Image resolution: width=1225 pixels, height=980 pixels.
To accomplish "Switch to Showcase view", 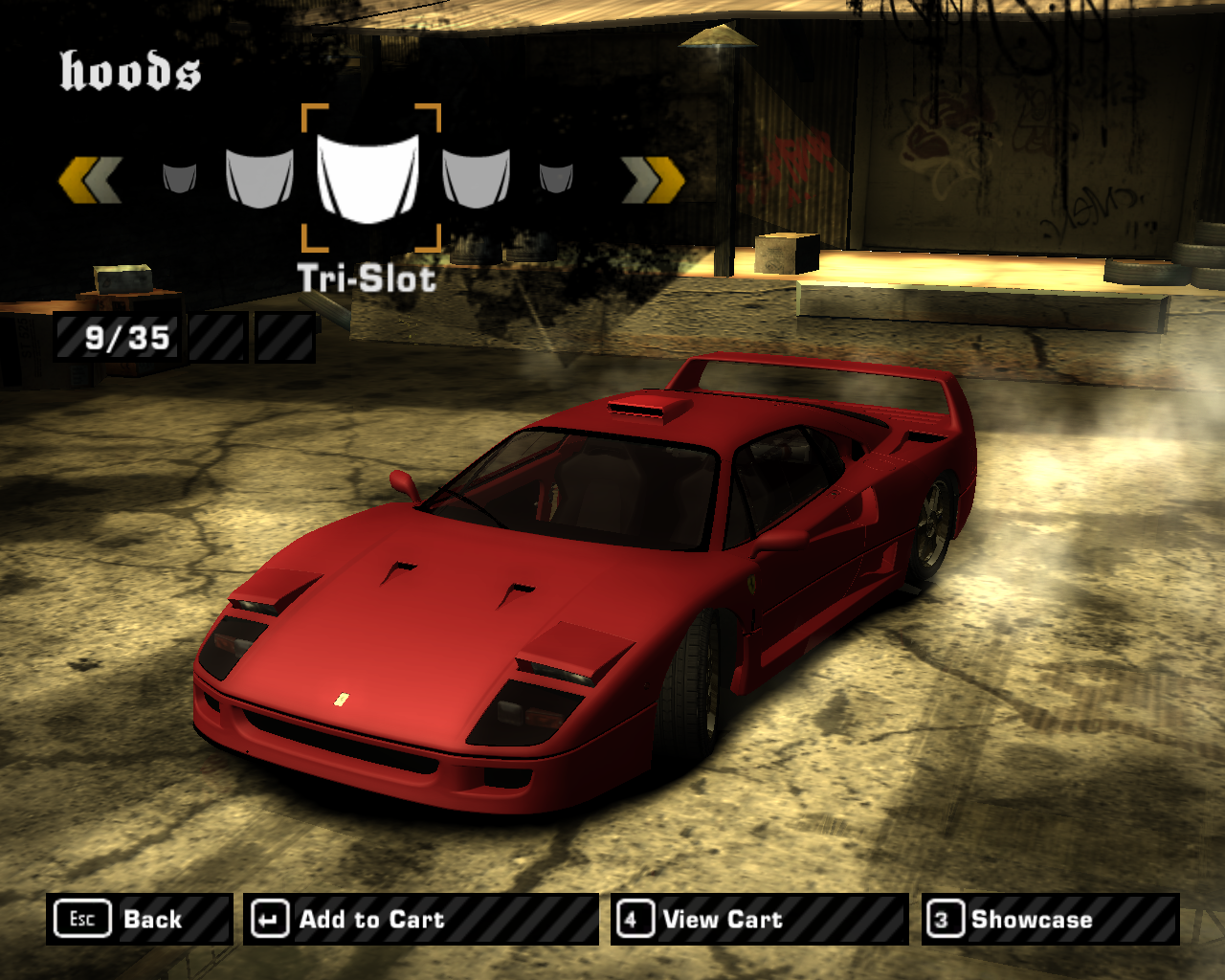I will tap(1032, 920).
